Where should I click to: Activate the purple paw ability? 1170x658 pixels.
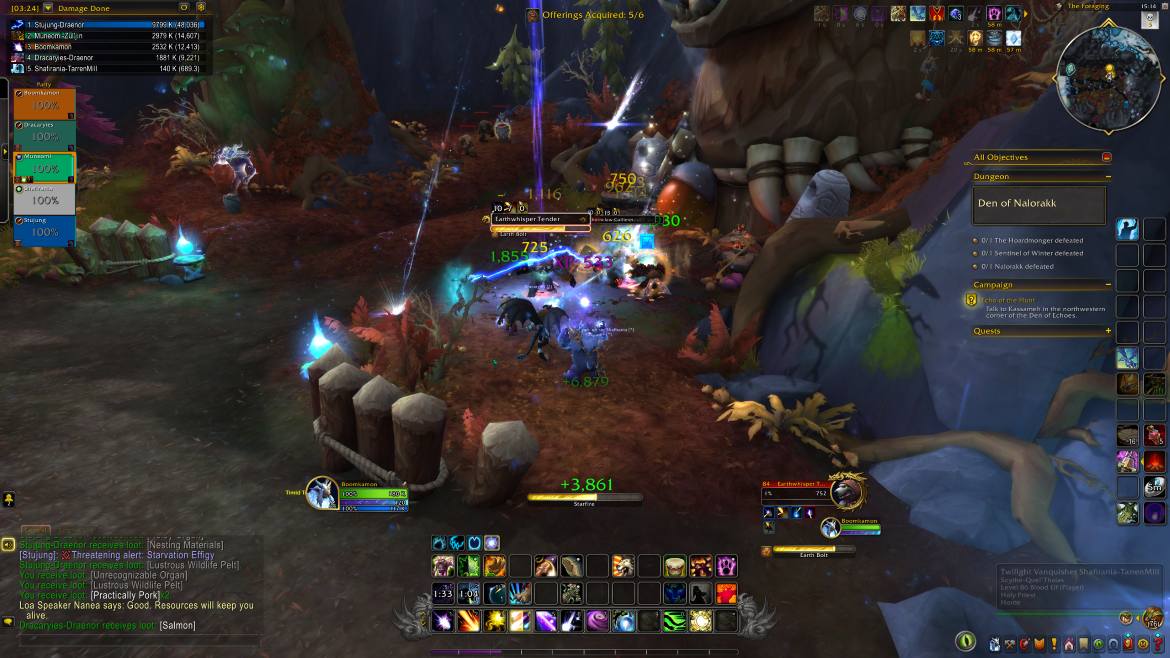(x=726, y=567)
